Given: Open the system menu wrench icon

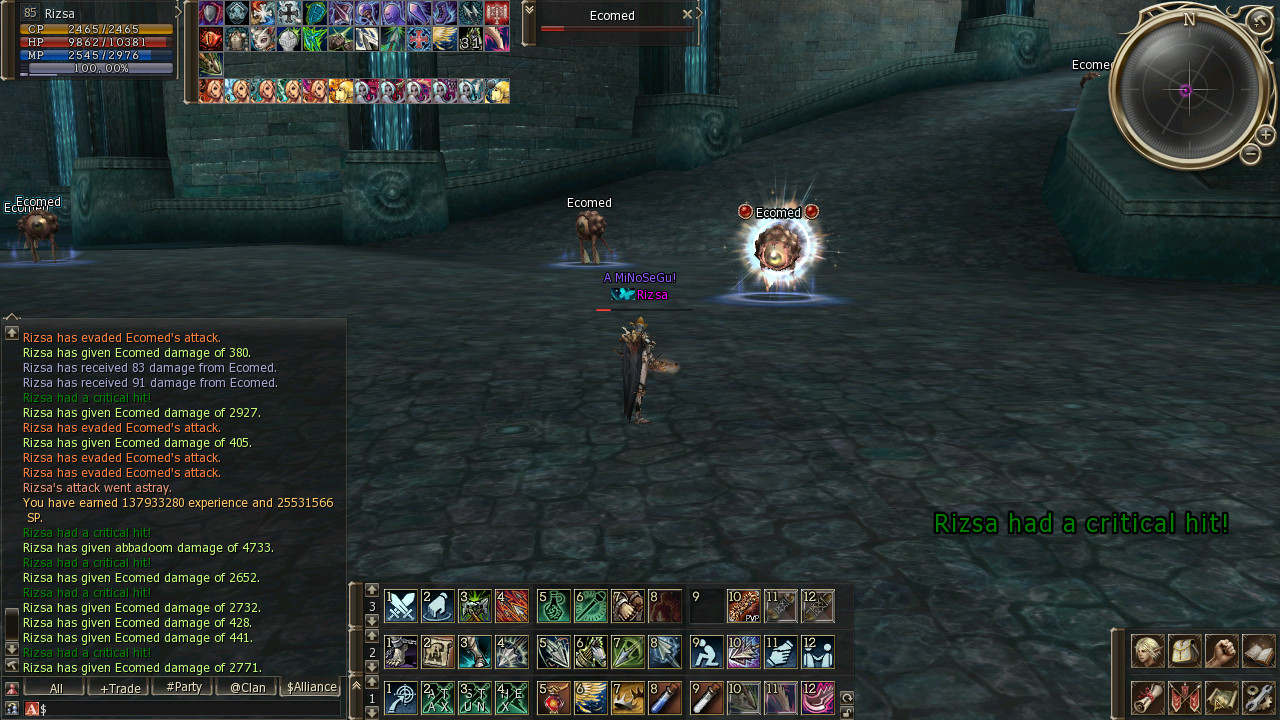Looking at the screenshot, I should (1258, 697).
